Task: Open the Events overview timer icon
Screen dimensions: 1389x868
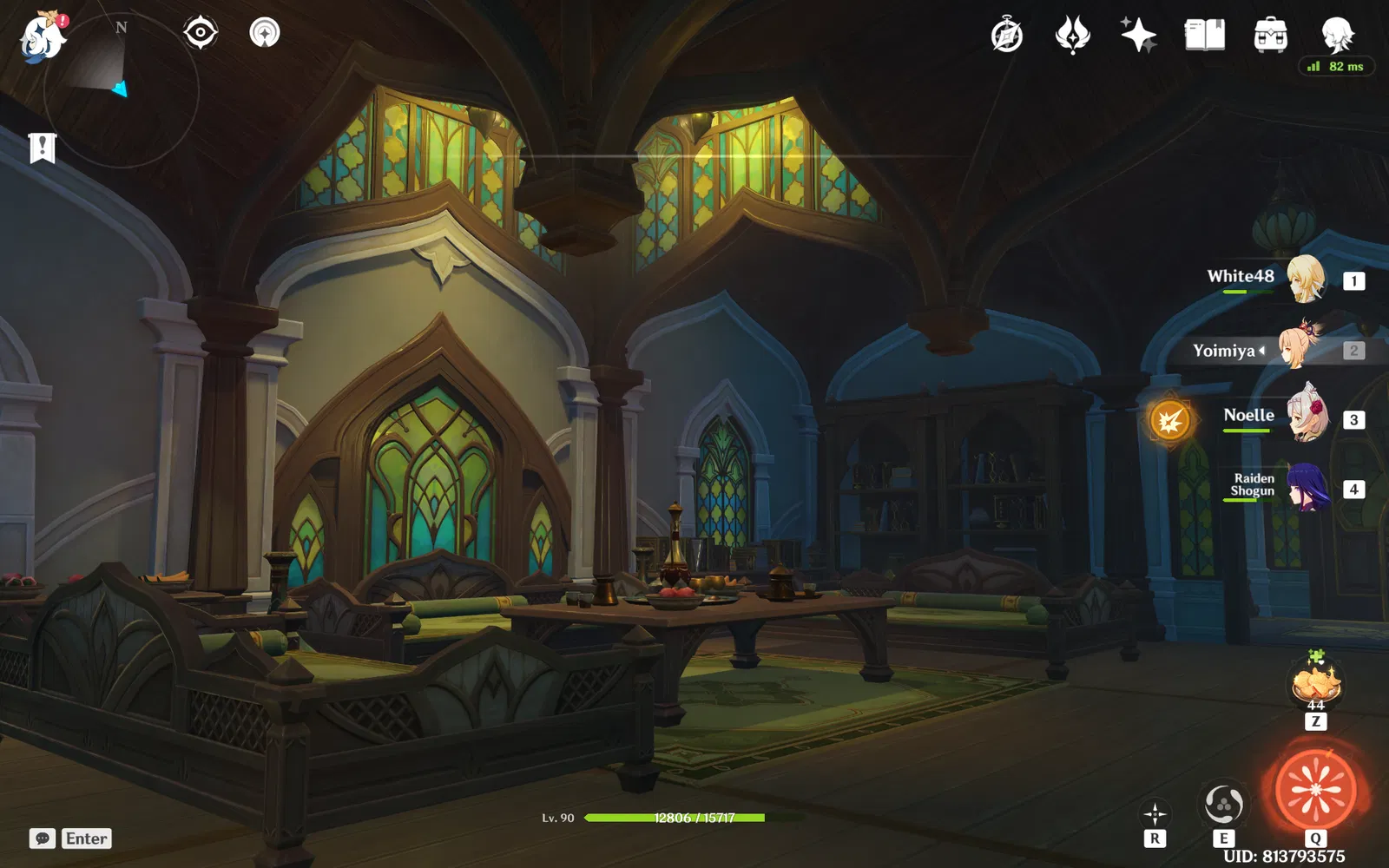Action: (1004, 36)
